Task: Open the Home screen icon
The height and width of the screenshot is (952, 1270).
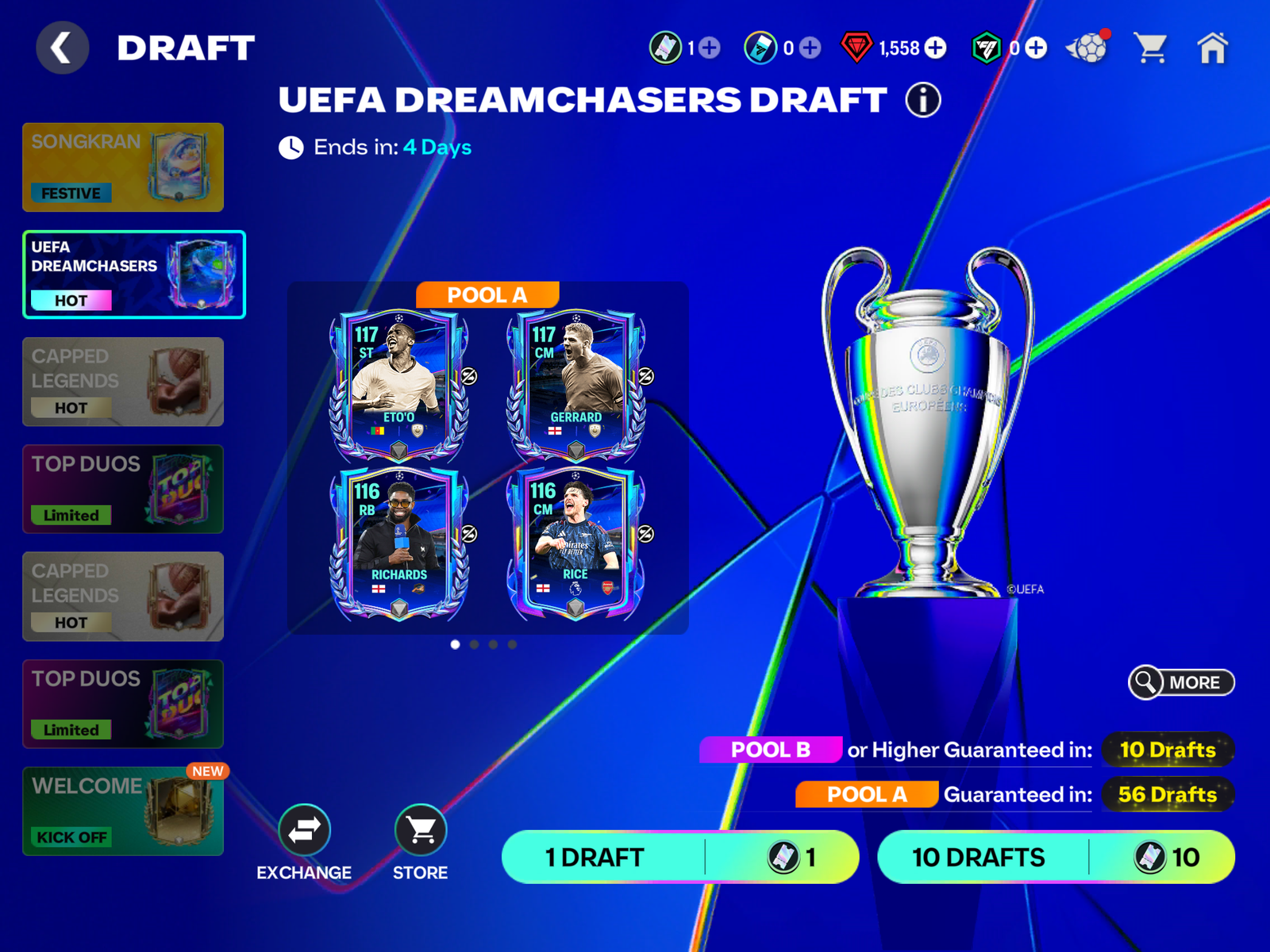Action: [1214, 49]
